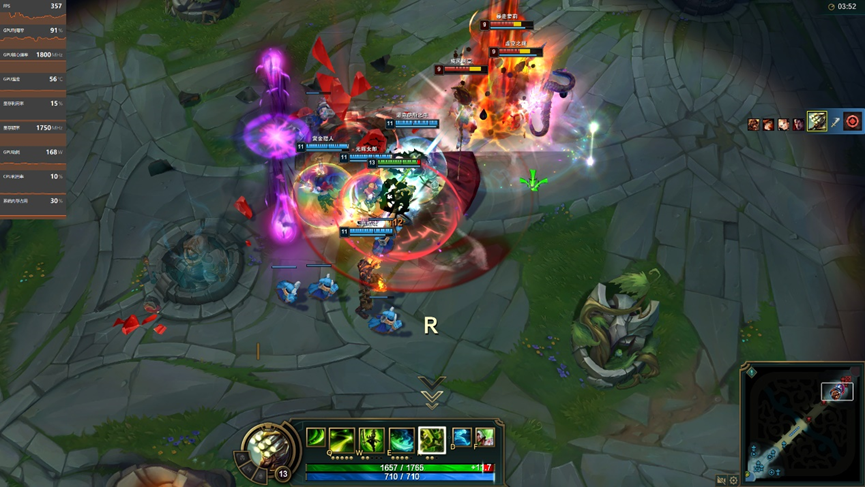
Task: Toggle the map icon button beside the minimap
Action: coord(721,480)
